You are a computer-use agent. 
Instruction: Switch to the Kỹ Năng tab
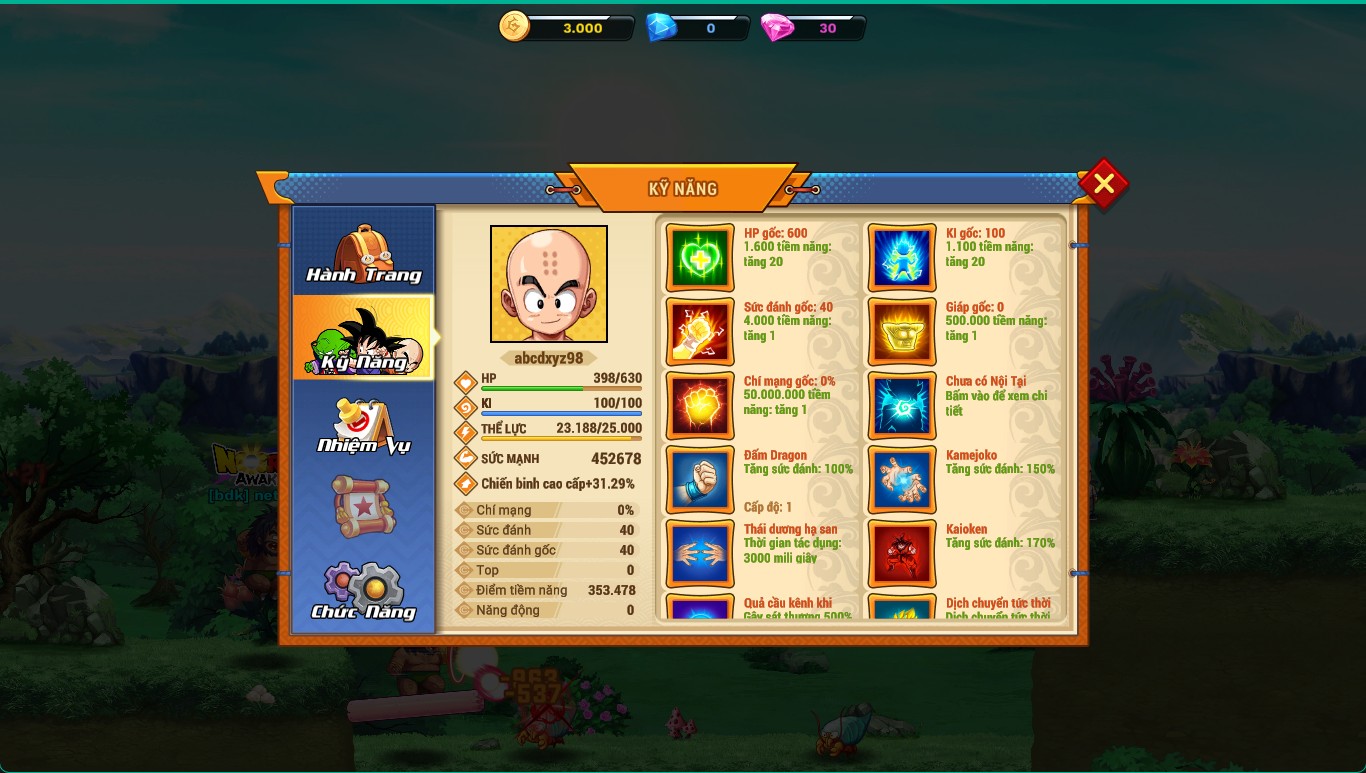tap(364, 338)
